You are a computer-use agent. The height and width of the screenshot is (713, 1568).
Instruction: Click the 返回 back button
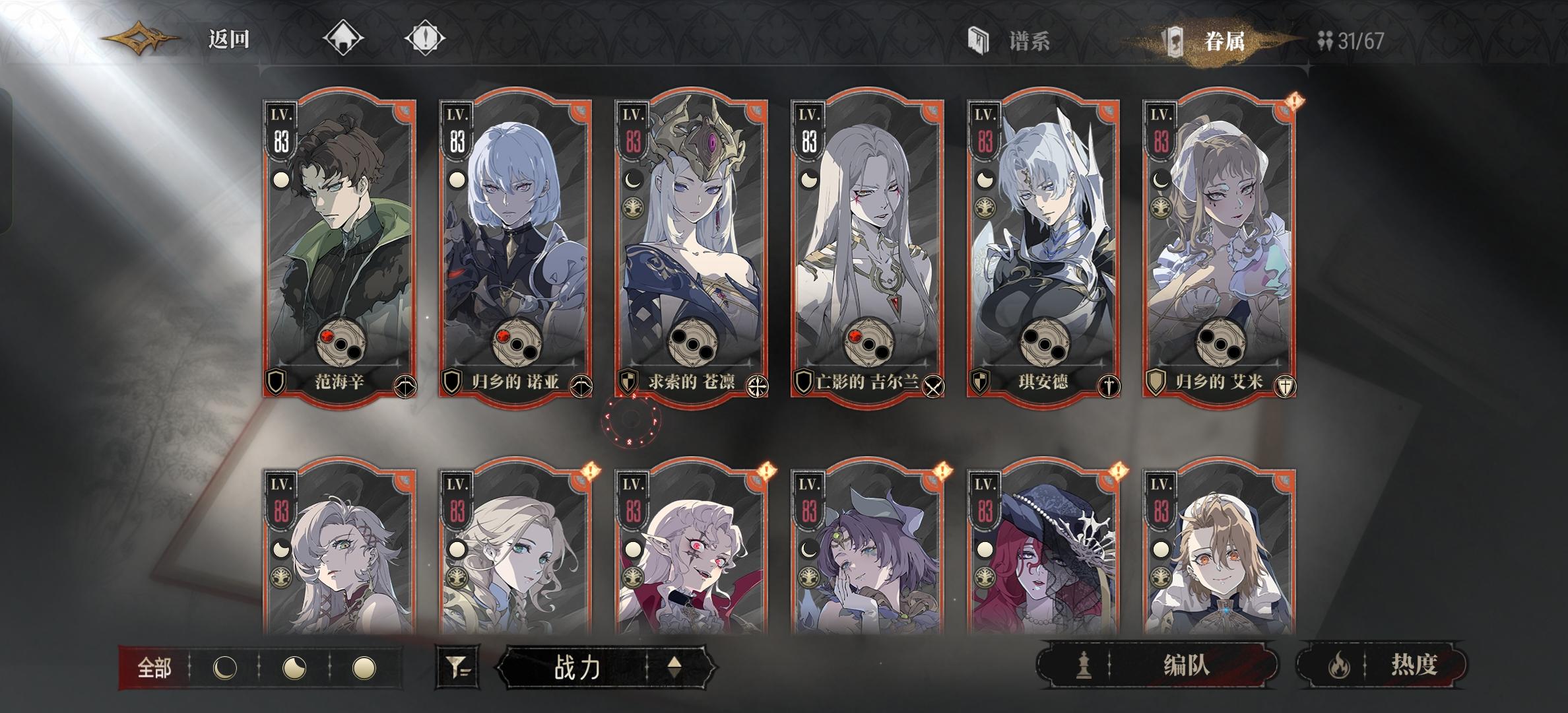pos(228,40)
